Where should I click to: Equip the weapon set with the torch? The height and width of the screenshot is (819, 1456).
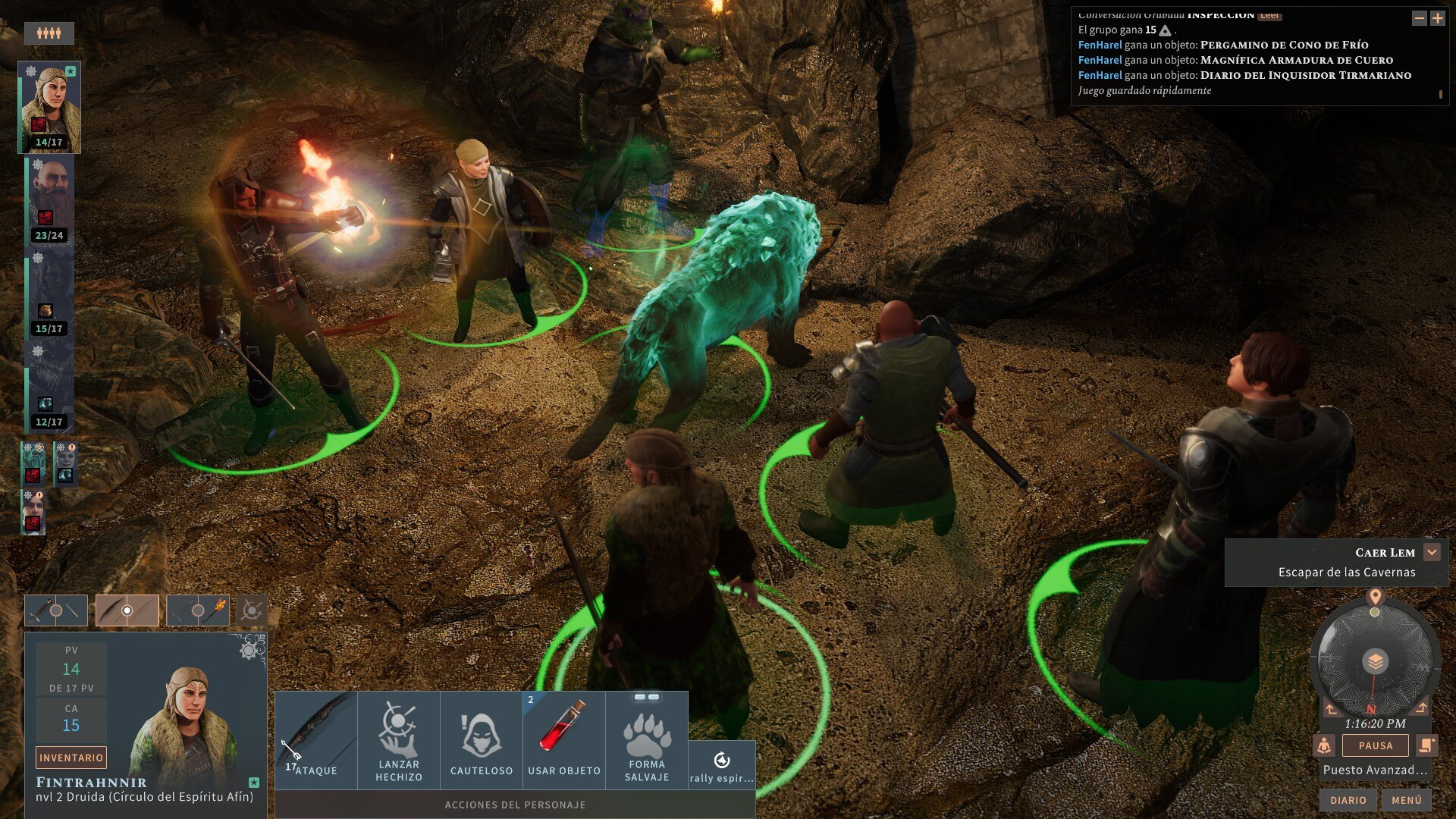coord(198,610)
